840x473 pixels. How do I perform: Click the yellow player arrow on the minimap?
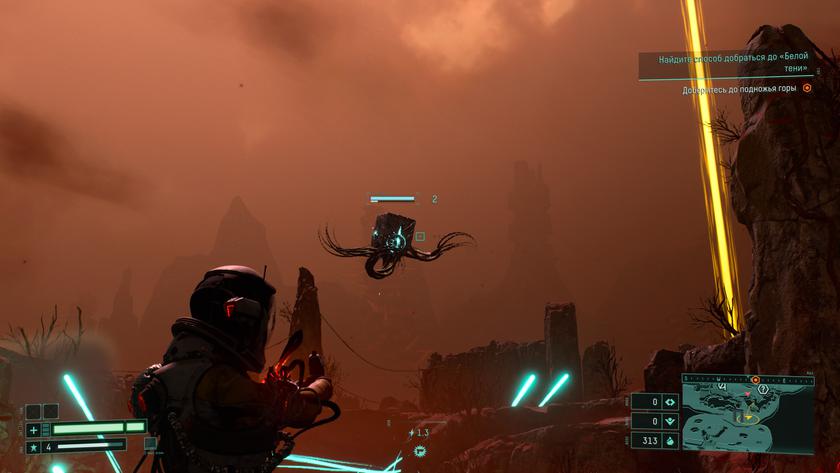coord(746,418)
